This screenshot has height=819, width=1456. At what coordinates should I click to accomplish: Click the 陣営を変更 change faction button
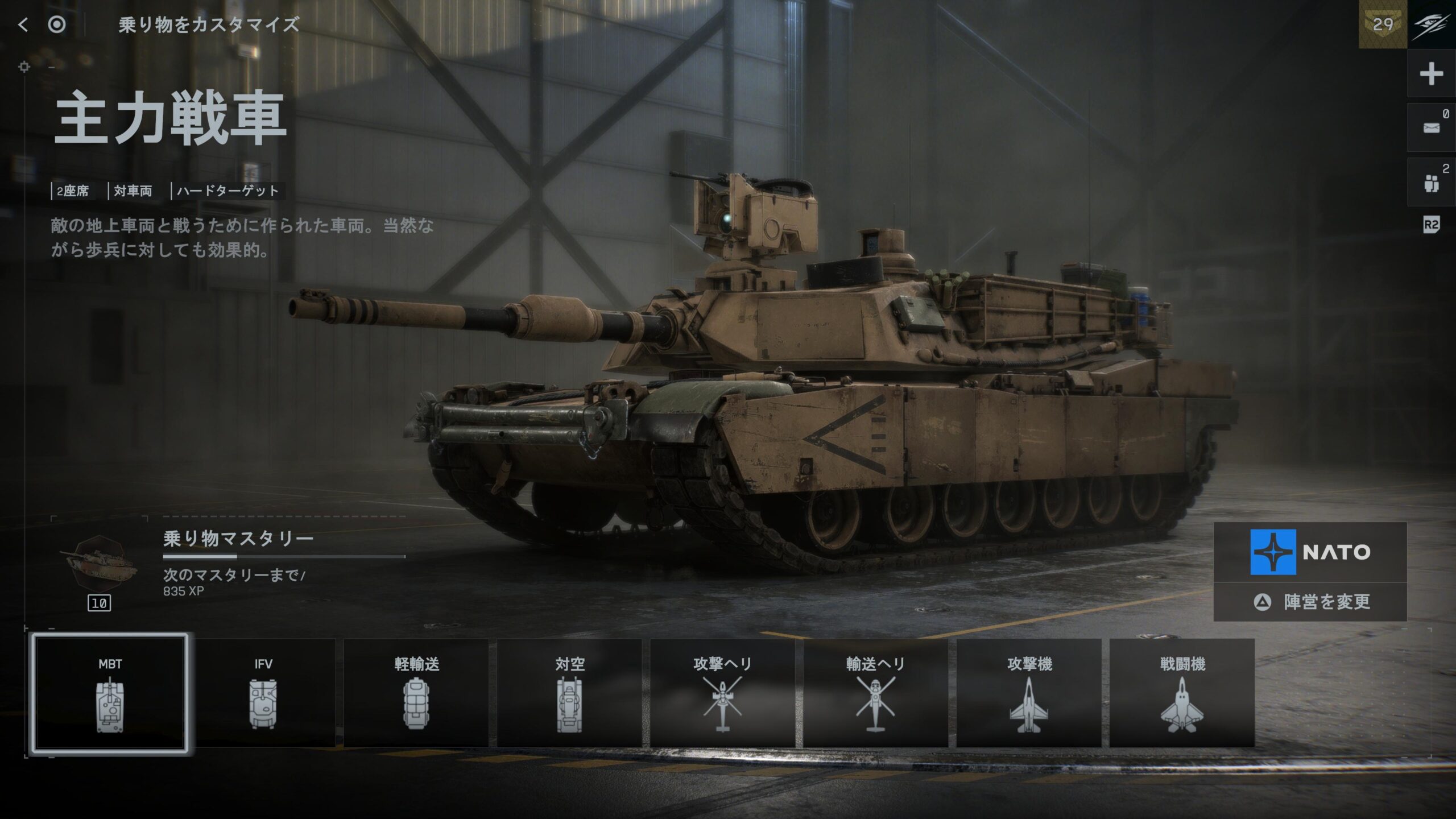[1310, 602]
